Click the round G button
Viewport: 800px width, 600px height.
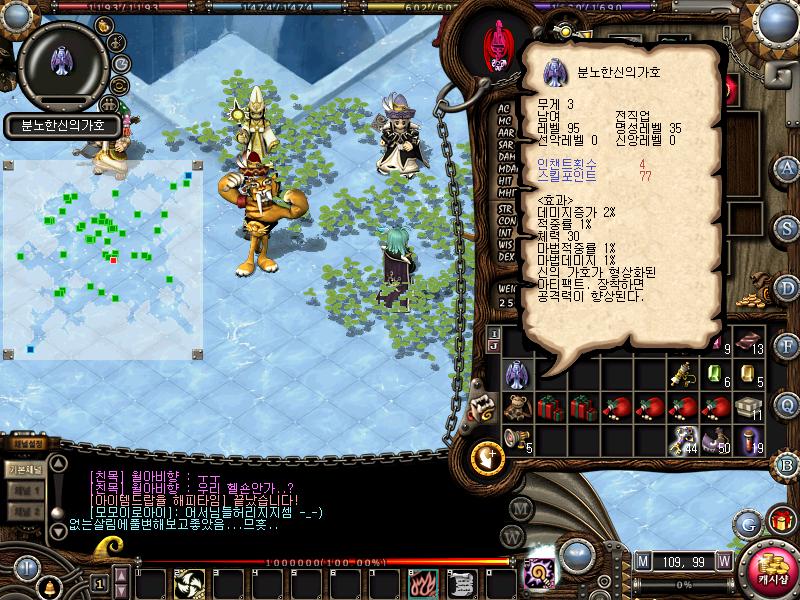pos(747,522)
